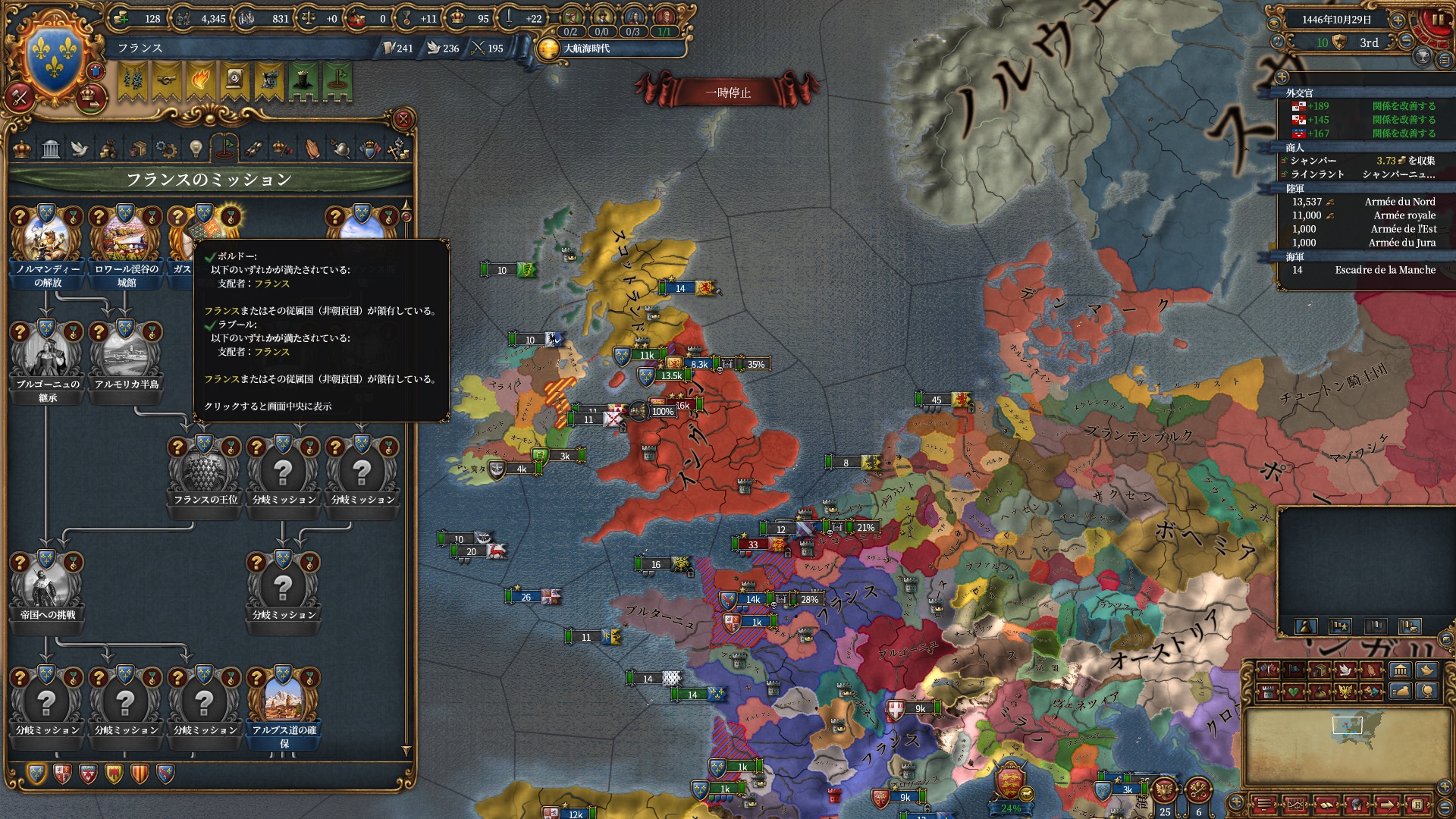Select the military tab with helmet icon
Screen dimensions: 1456x819
340,149
